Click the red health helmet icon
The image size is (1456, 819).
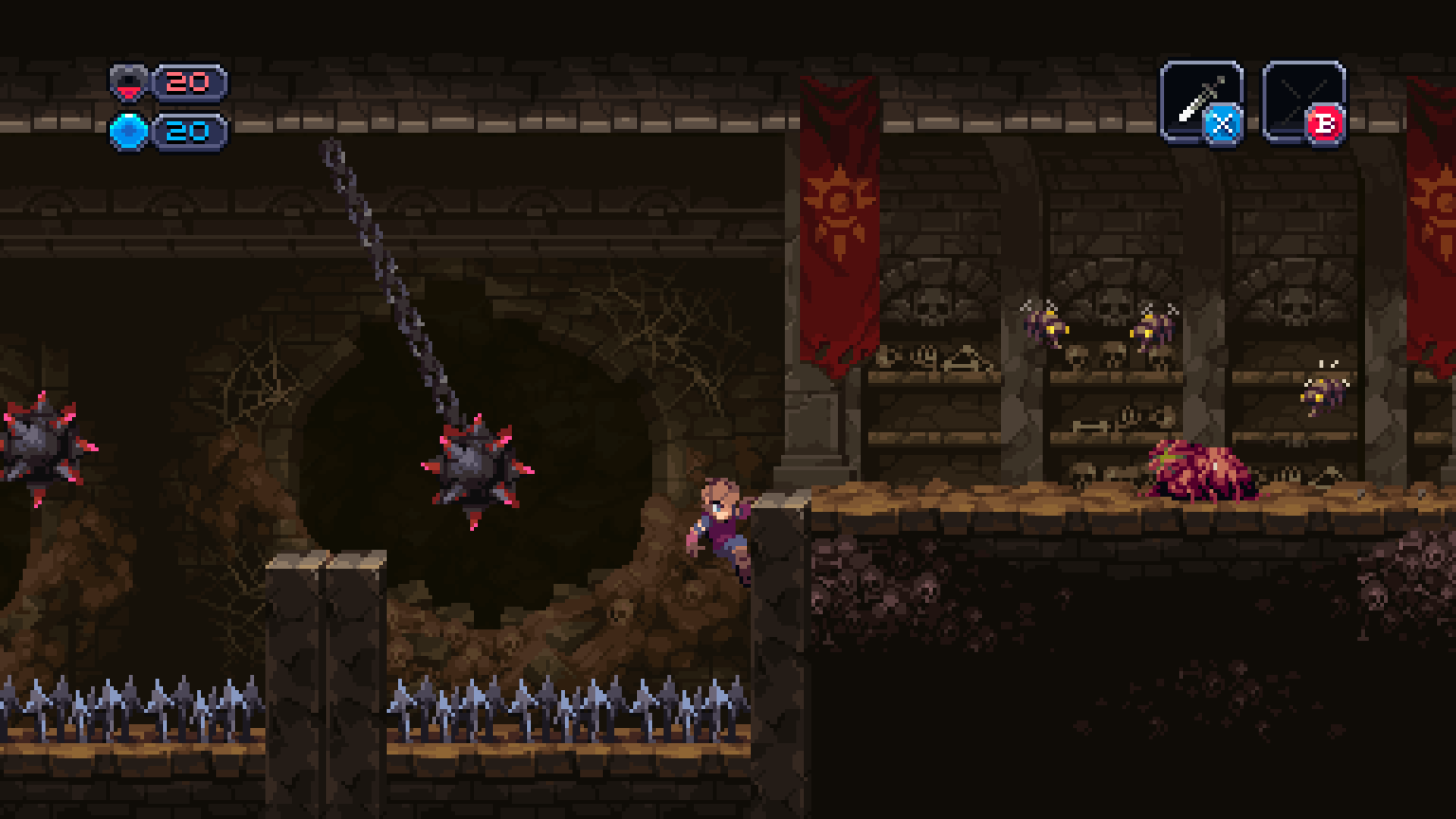(x=128, y=85)
